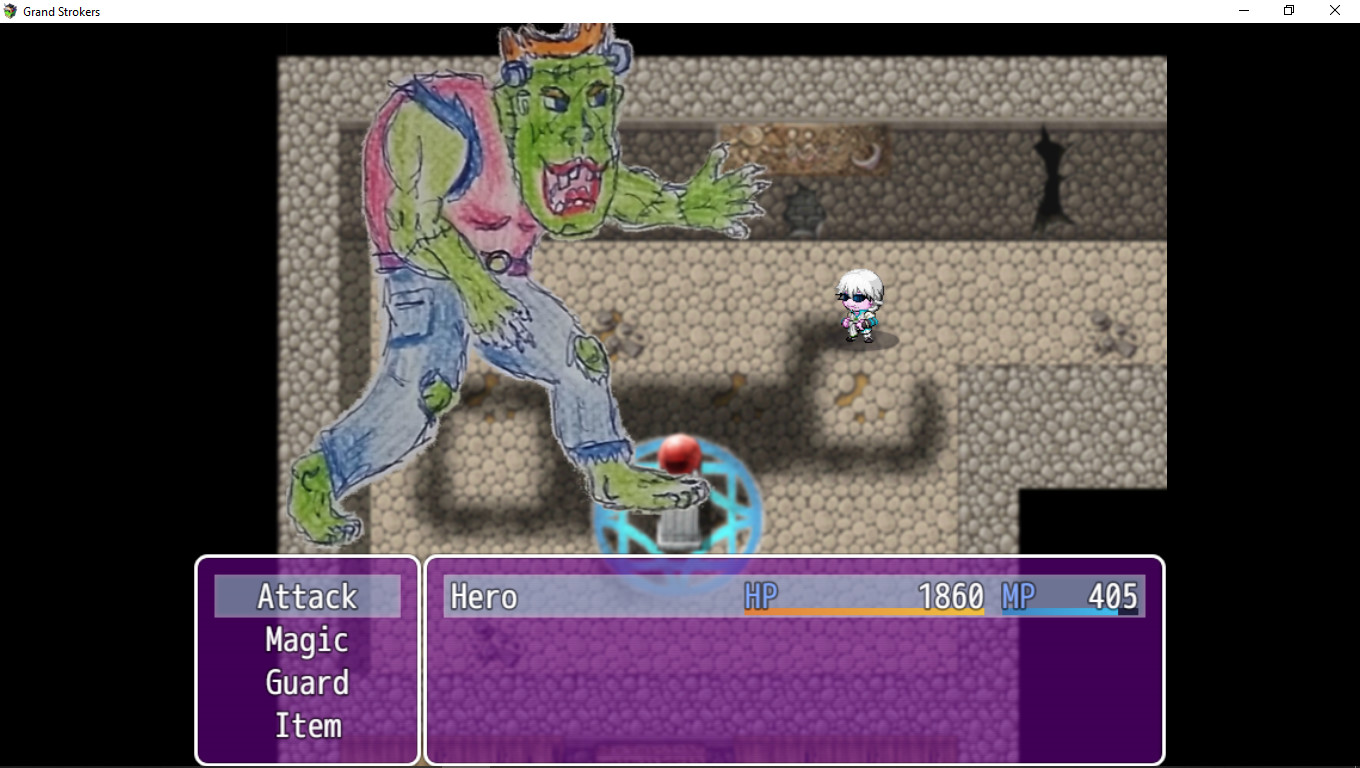Click the Restore Down window button

pos(1288,10)
